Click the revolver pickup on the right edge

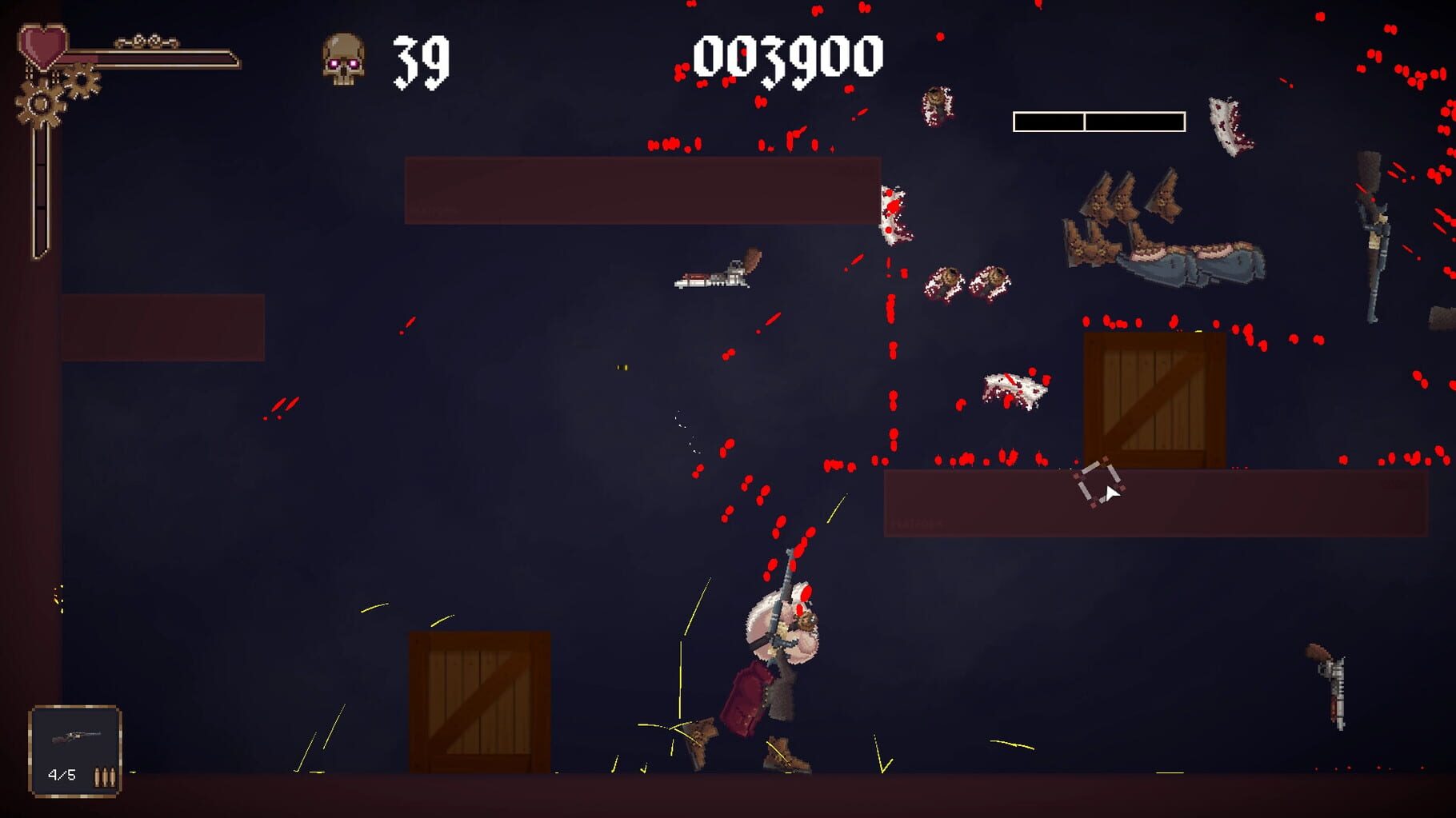pos(1332,689)
